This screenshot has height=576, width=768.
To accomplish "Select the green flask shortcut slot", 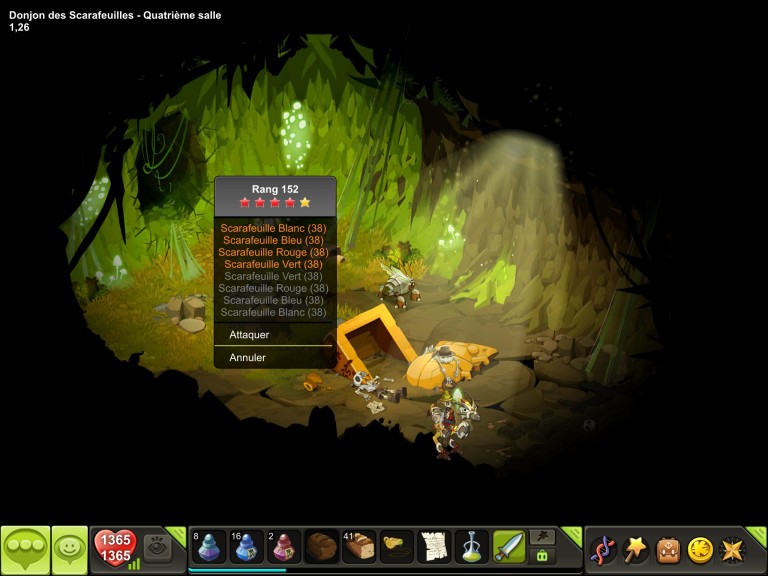I will pyautogui.click(x=471, y=547).
